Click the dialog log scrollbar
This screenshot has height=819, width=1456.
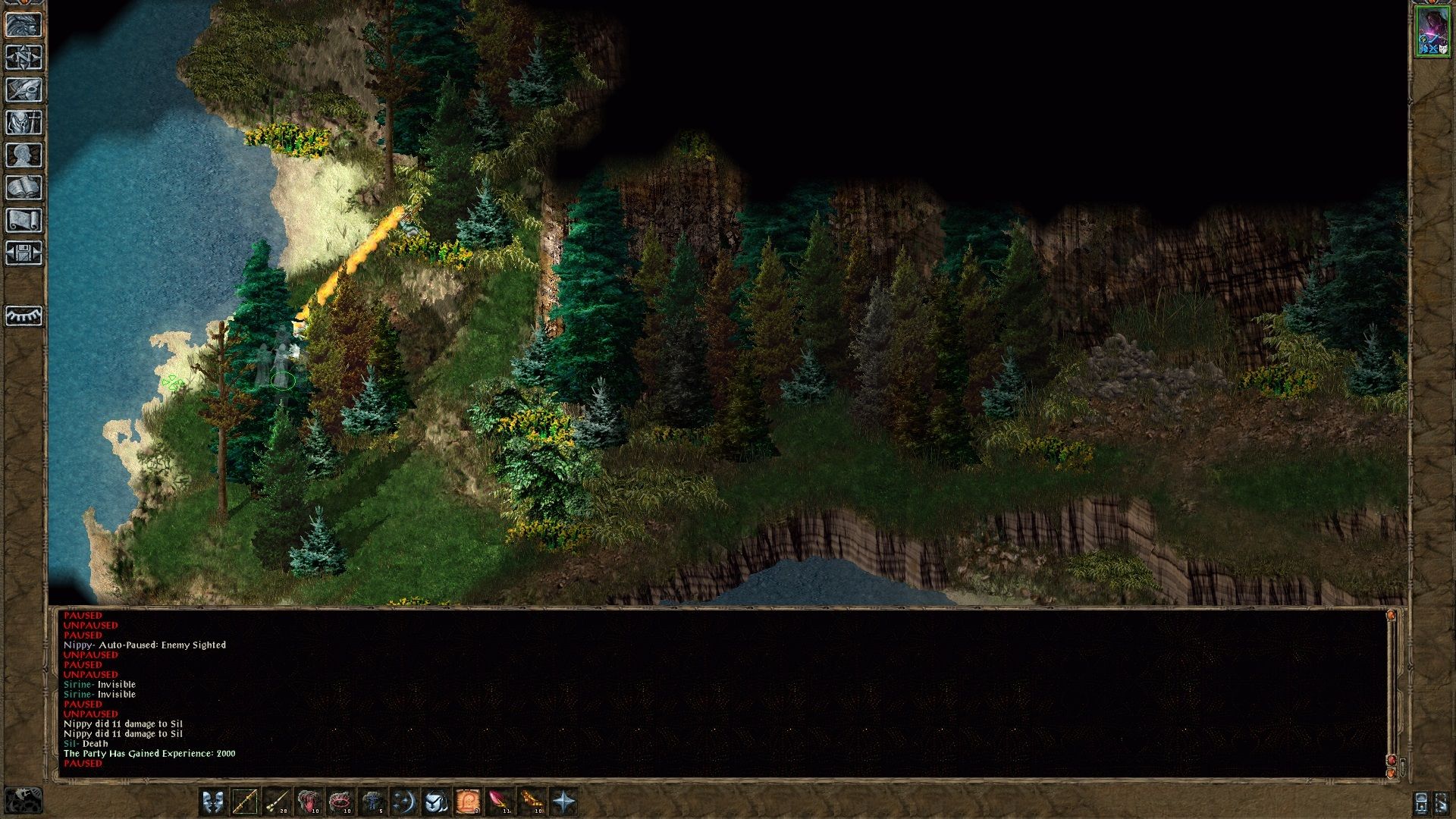coord(1391,690)
